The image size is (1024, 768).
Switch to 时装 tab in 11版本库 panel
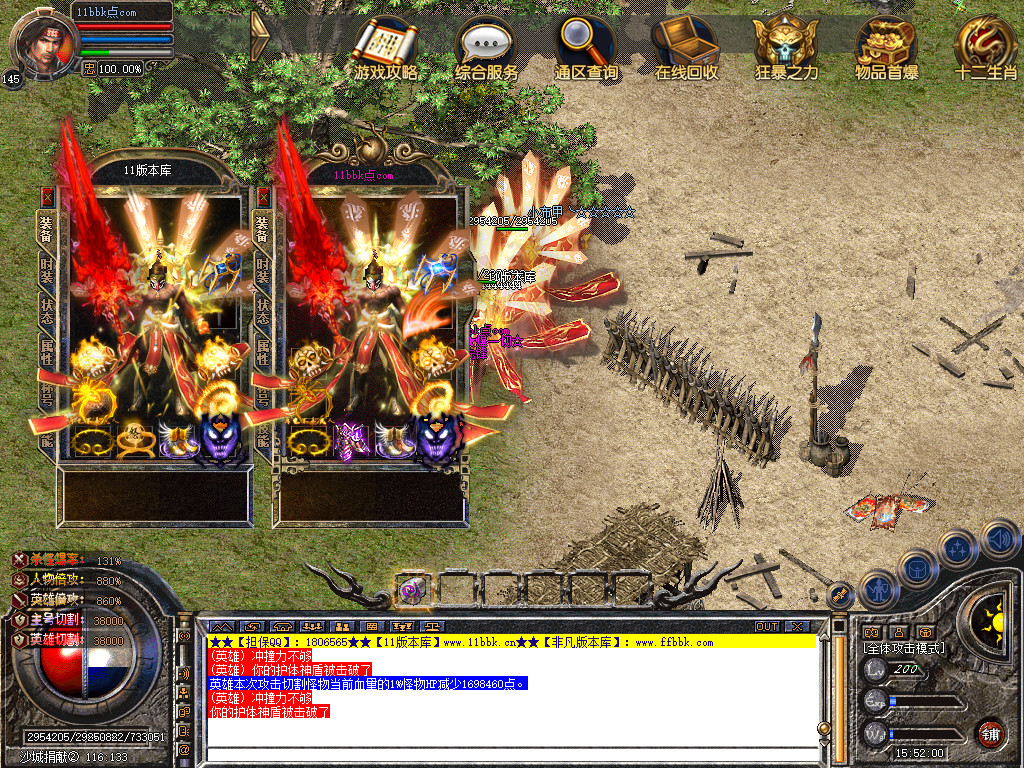coord(47,270)
